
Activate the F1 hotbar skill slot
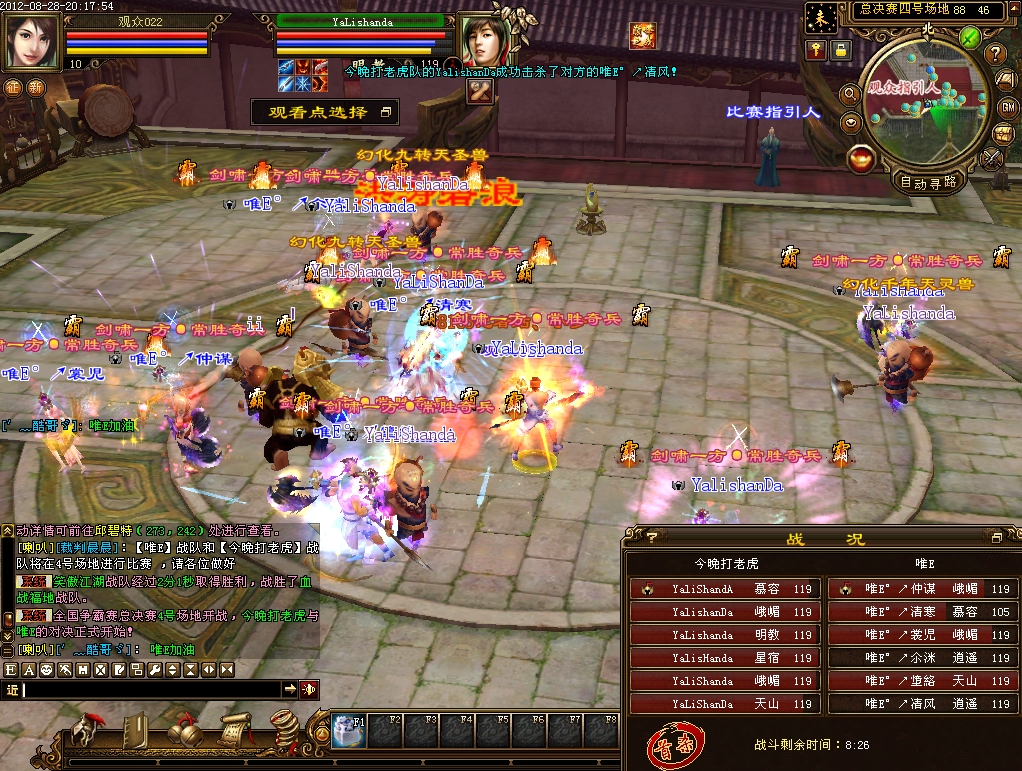tap(349, 730)
